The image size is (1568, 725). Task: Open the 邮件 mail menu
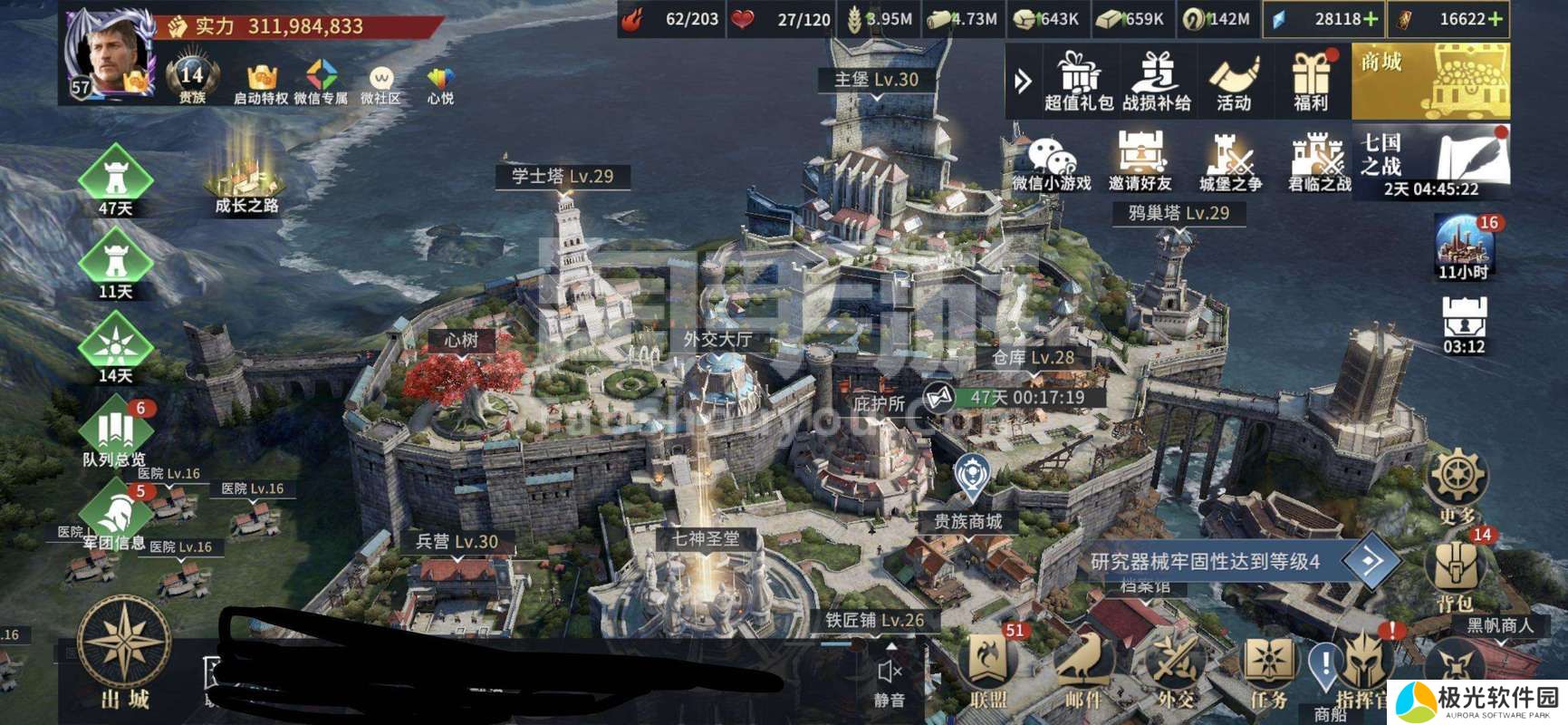pos(1082,669)
